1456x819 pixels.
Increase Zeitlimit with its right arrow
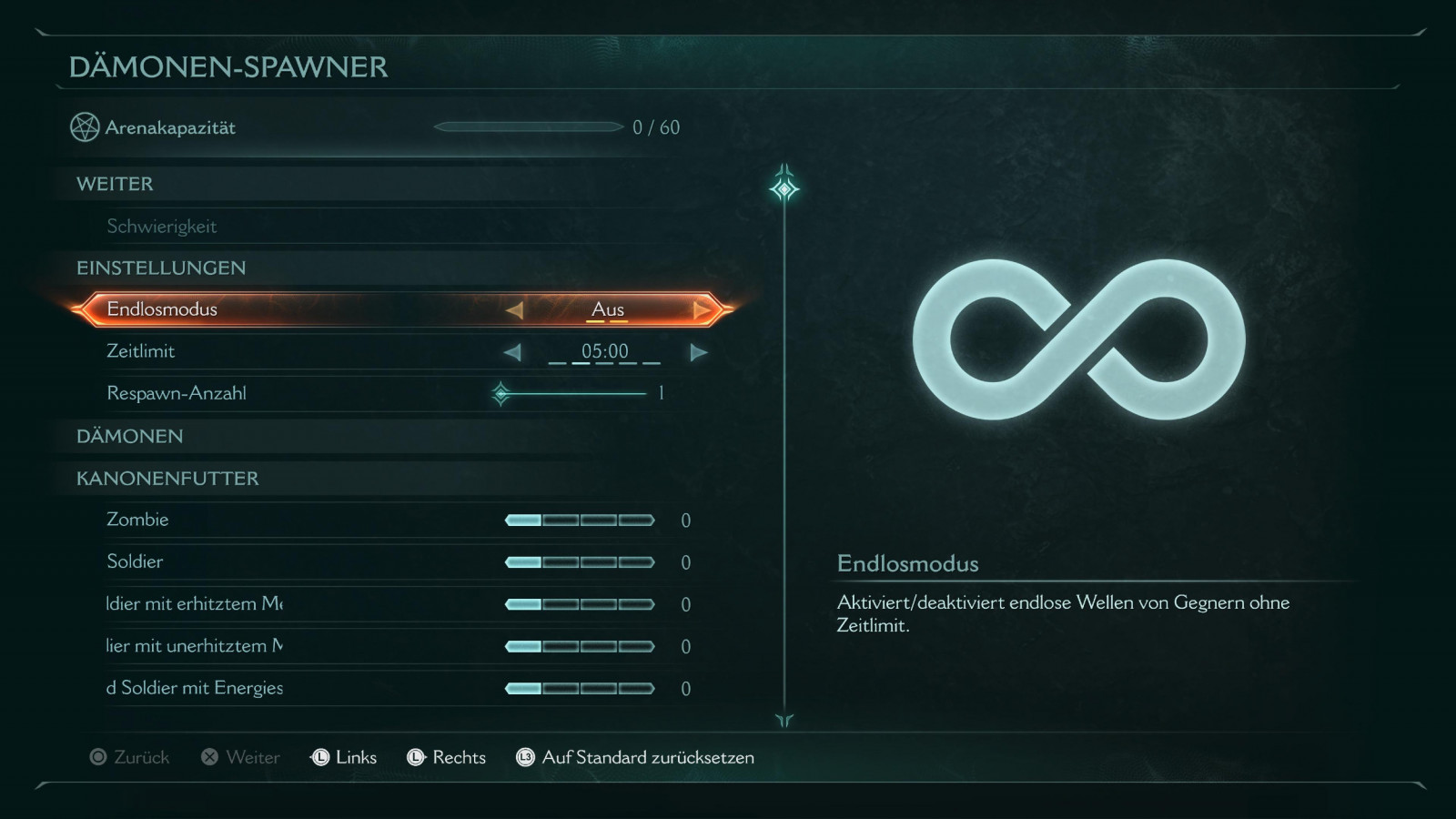pos(698,352)
